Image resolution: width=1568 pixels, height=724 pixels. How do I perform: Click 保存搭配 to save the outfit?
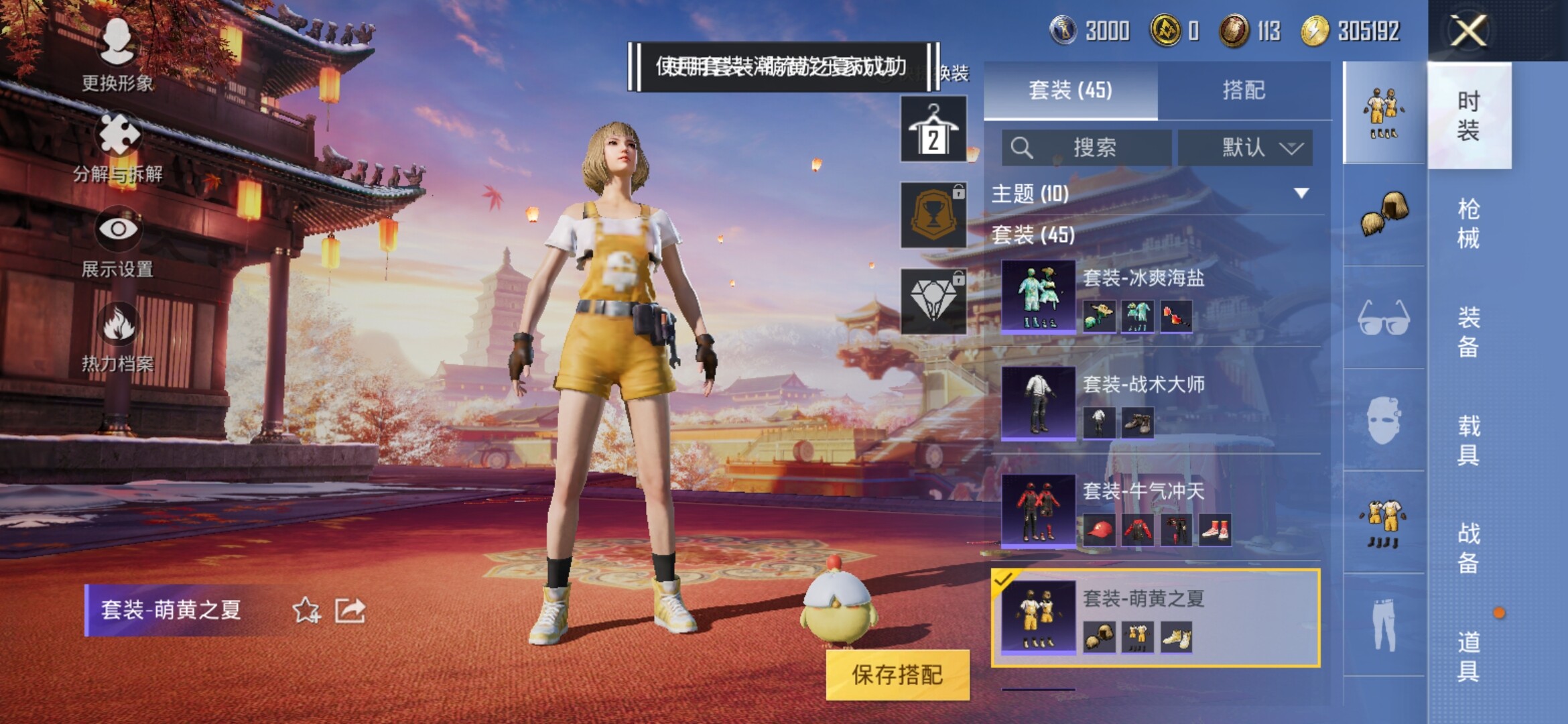tap(897, 675)
